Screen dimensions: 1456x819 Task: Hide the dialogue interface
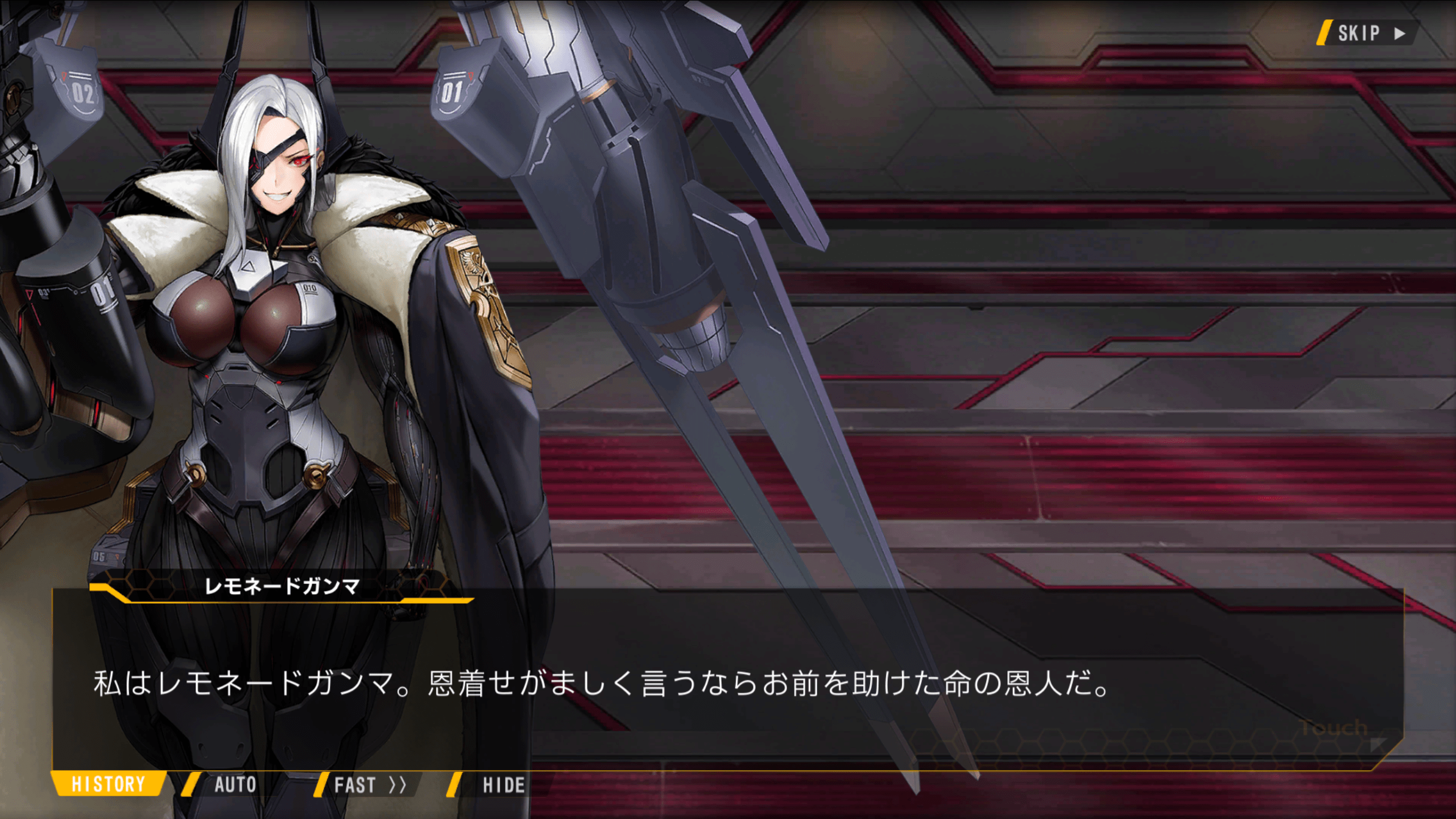(x=503, y=785)
